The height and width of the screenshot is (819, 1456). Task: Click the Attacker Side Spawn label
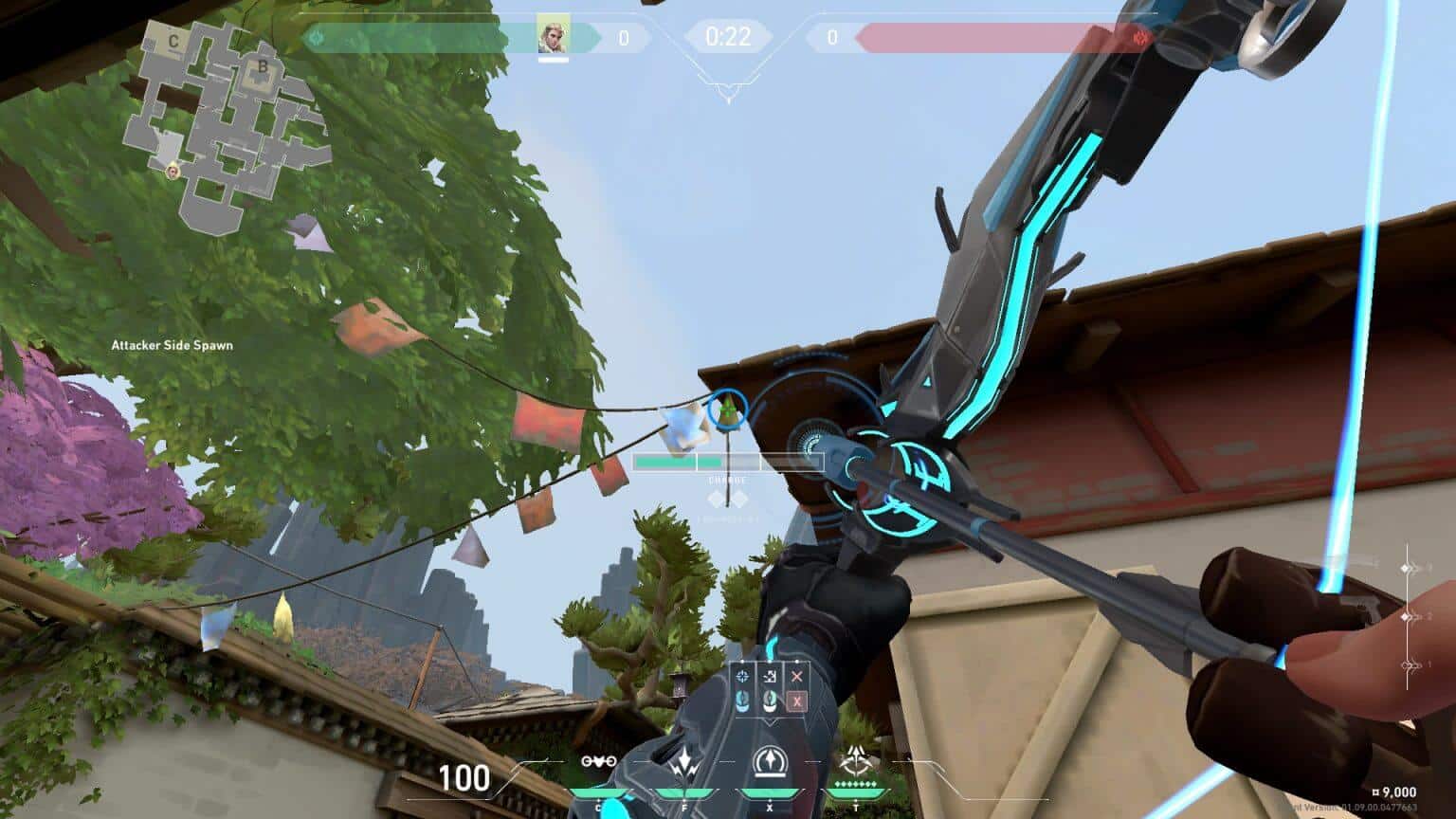[171, 345]
